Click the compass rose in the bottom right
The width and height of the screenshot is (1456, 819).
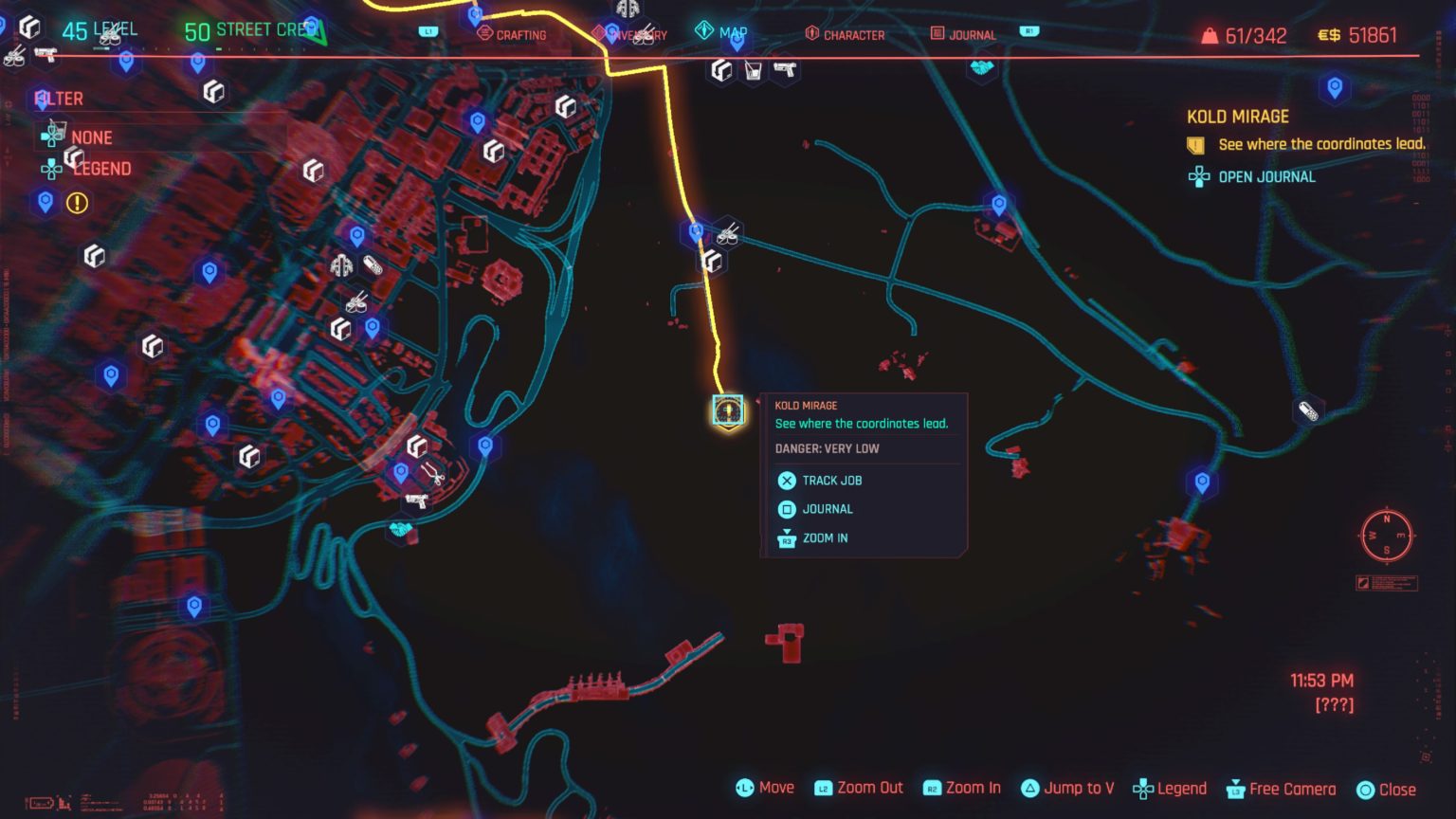(x=1388, y=537)
